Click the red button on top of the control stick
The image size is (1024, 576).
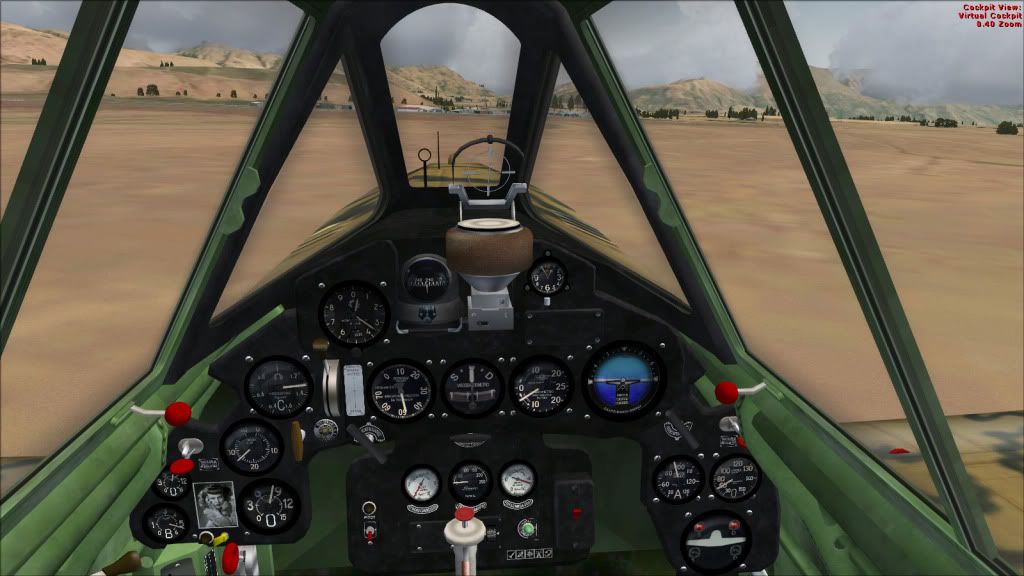(463, 515)
